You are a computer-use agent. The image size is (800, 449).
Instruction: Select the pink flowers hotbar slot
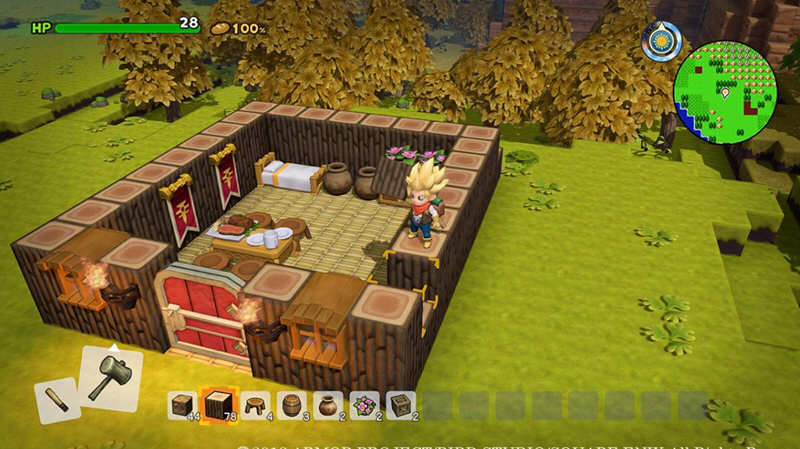364,404
